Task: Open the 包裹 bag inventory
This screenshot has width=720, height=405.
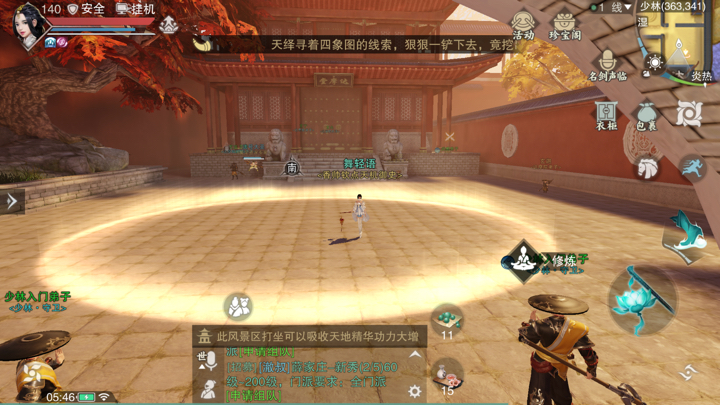Action: pyautogui.click(x=647, y=114)
